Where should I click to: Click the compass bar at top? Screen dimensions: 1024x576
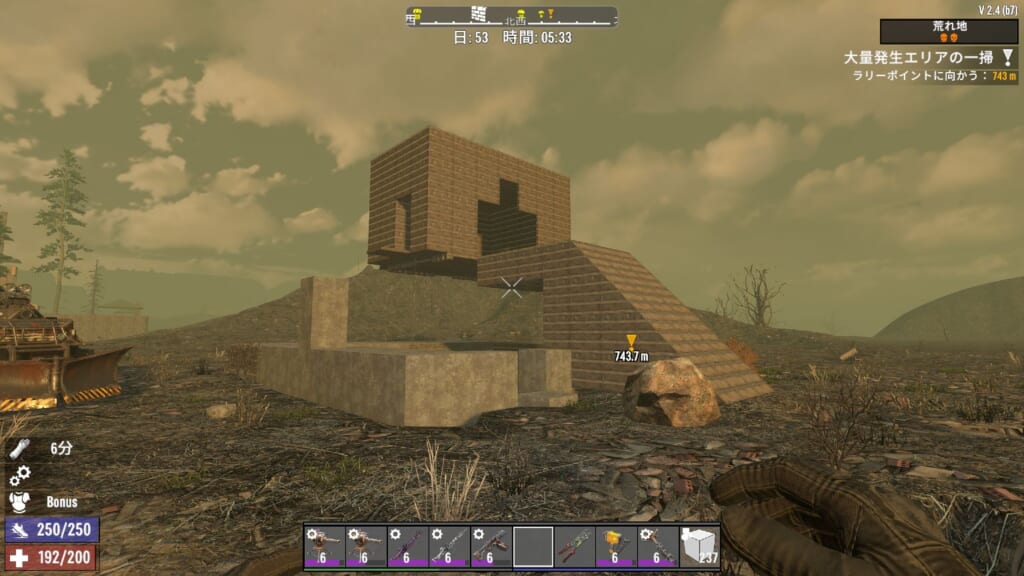(x=511, y=16)
